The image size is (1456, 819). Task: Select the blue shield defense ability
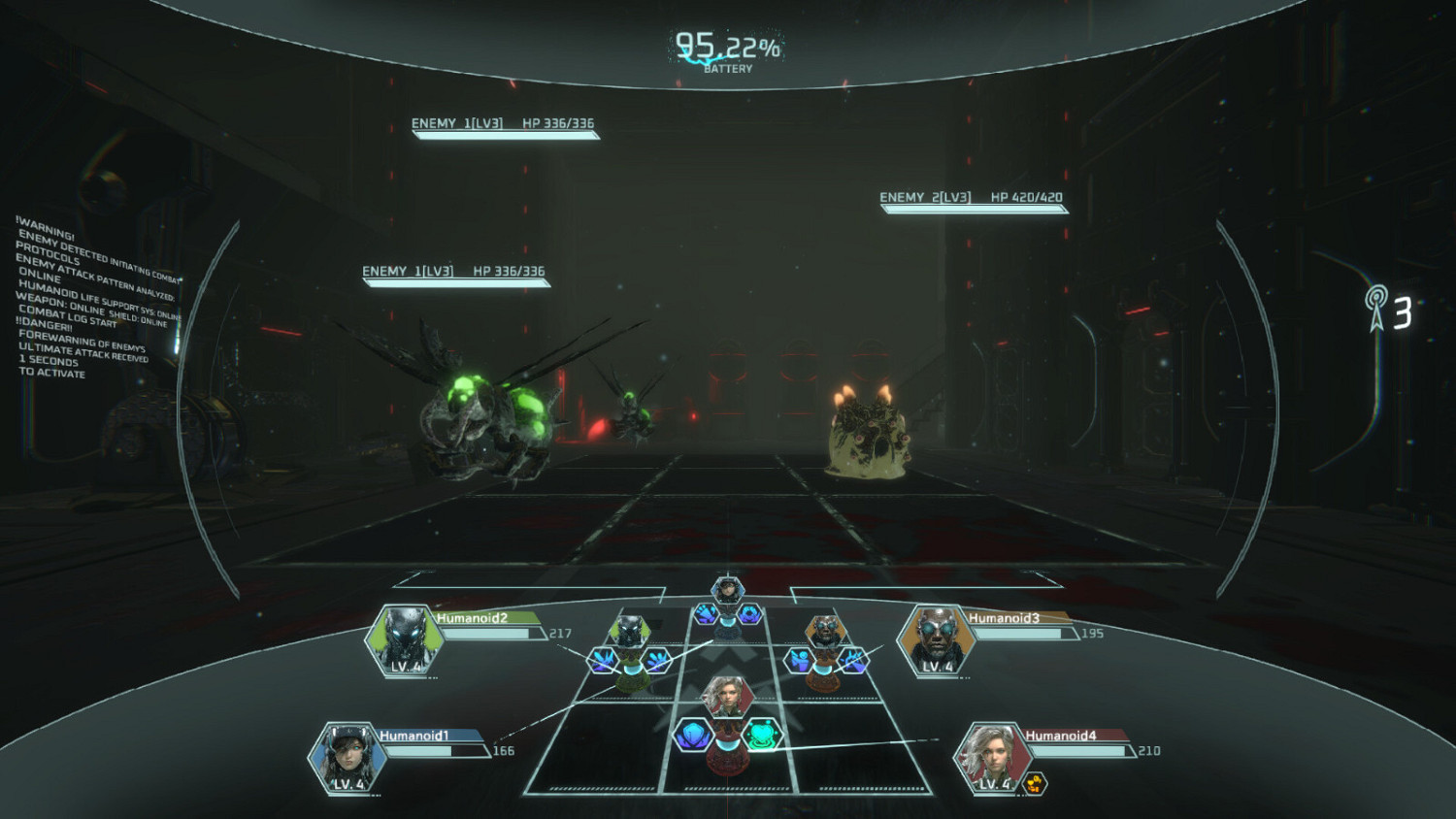coord(691,734)
